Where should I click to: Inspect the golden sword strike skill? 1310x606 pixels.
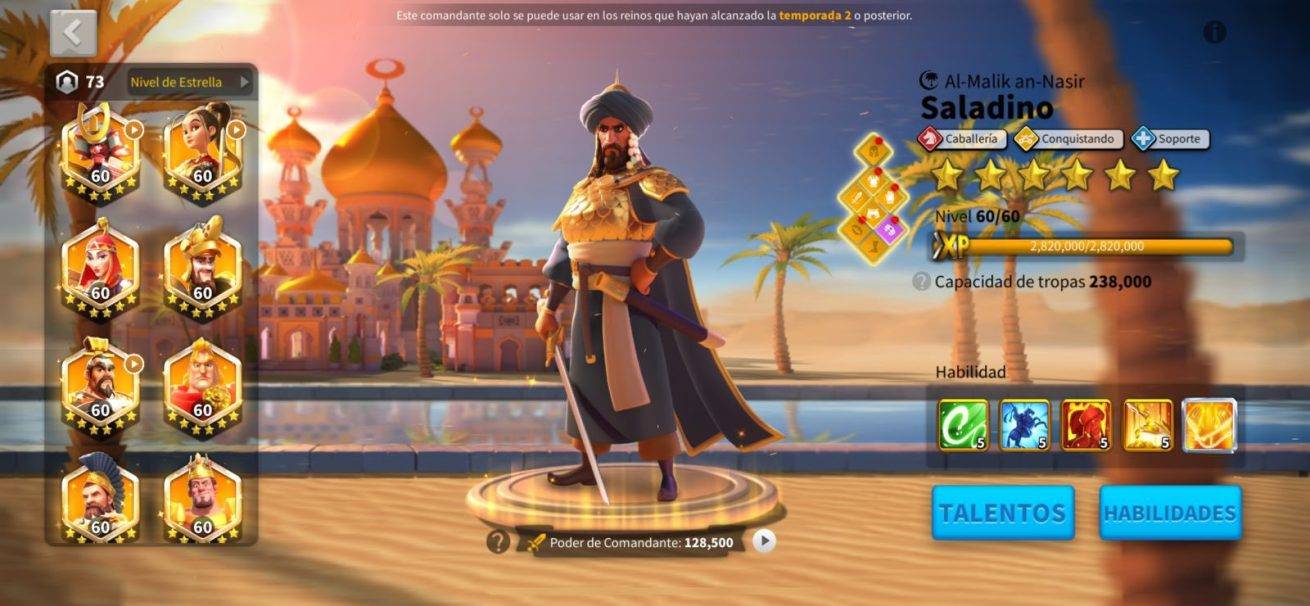point(1148,425)
